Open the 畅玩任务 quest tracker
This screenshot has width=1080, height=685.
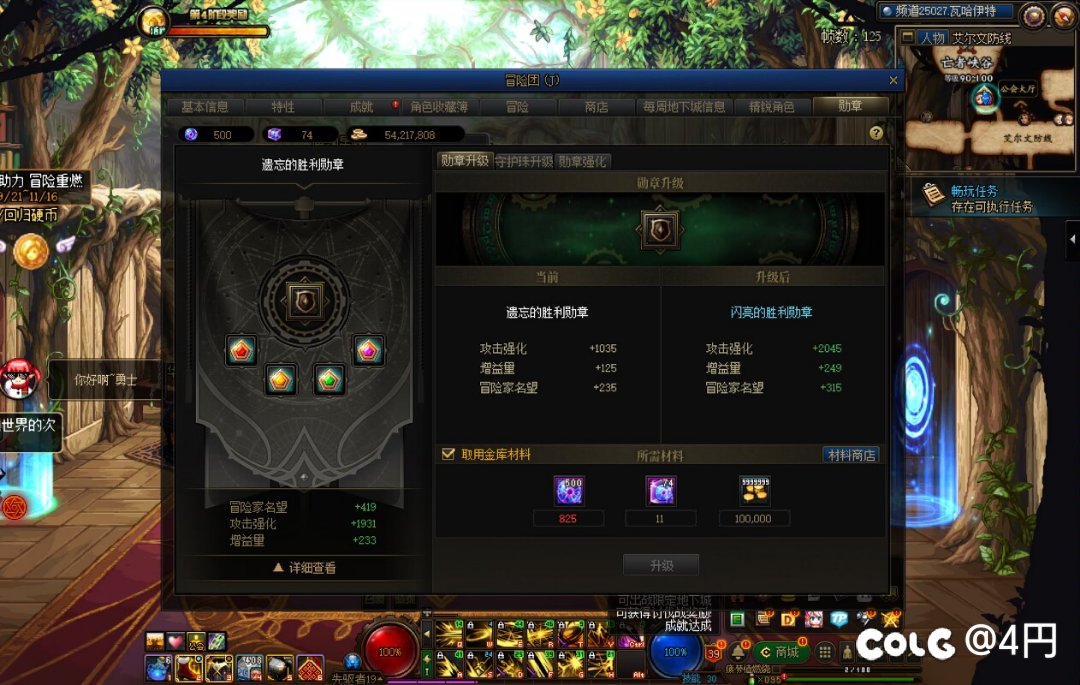click(975, 197)
